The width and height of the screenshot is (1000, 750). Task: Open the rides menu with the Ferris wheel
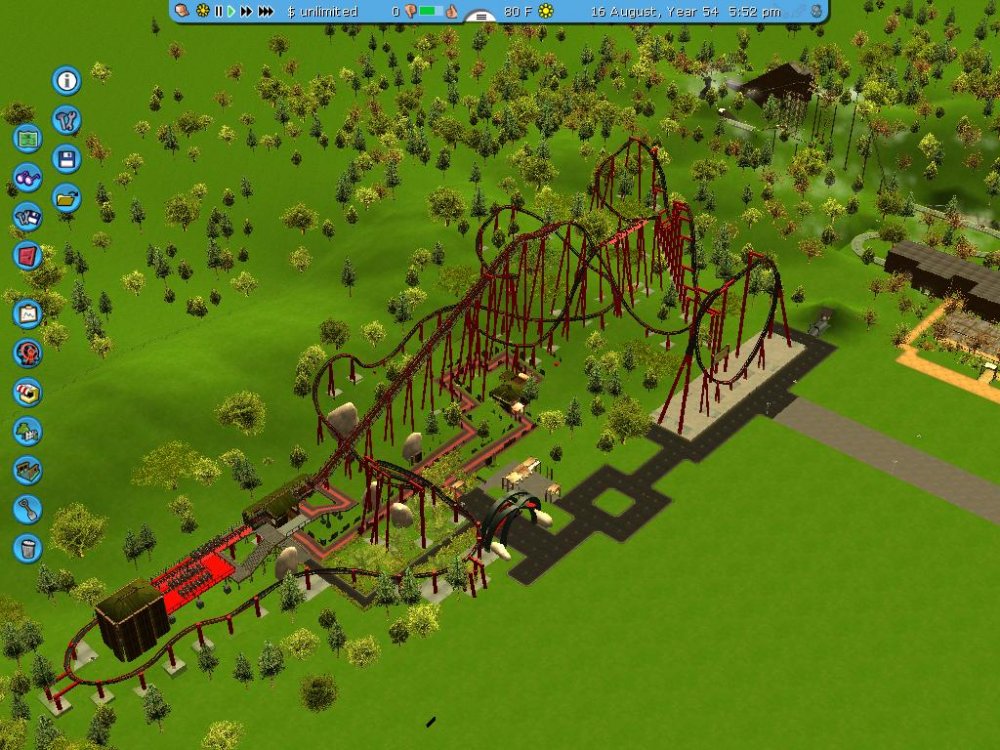click(27, 353)
